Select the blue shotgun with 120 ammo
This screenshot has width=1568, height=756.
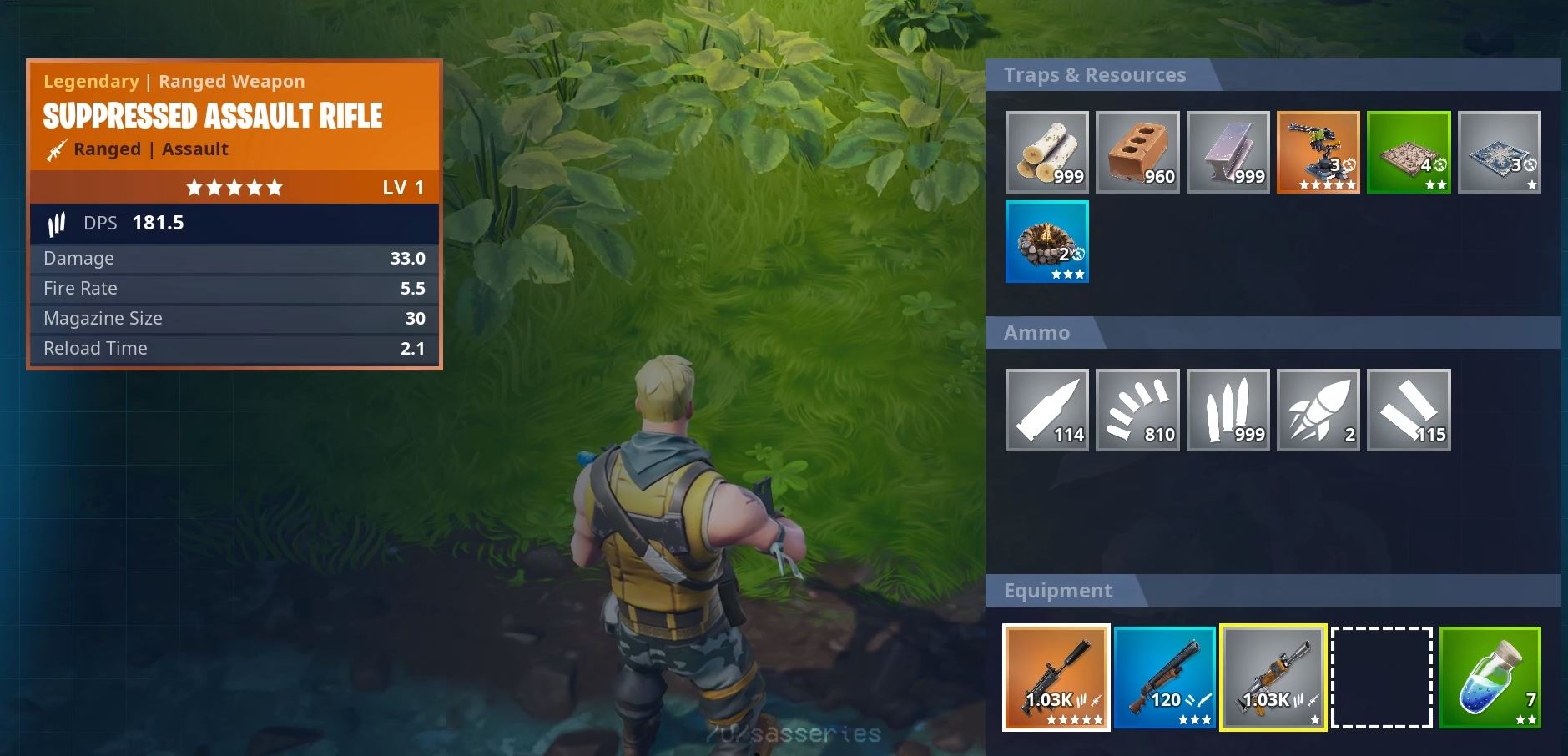(1166, 678)
